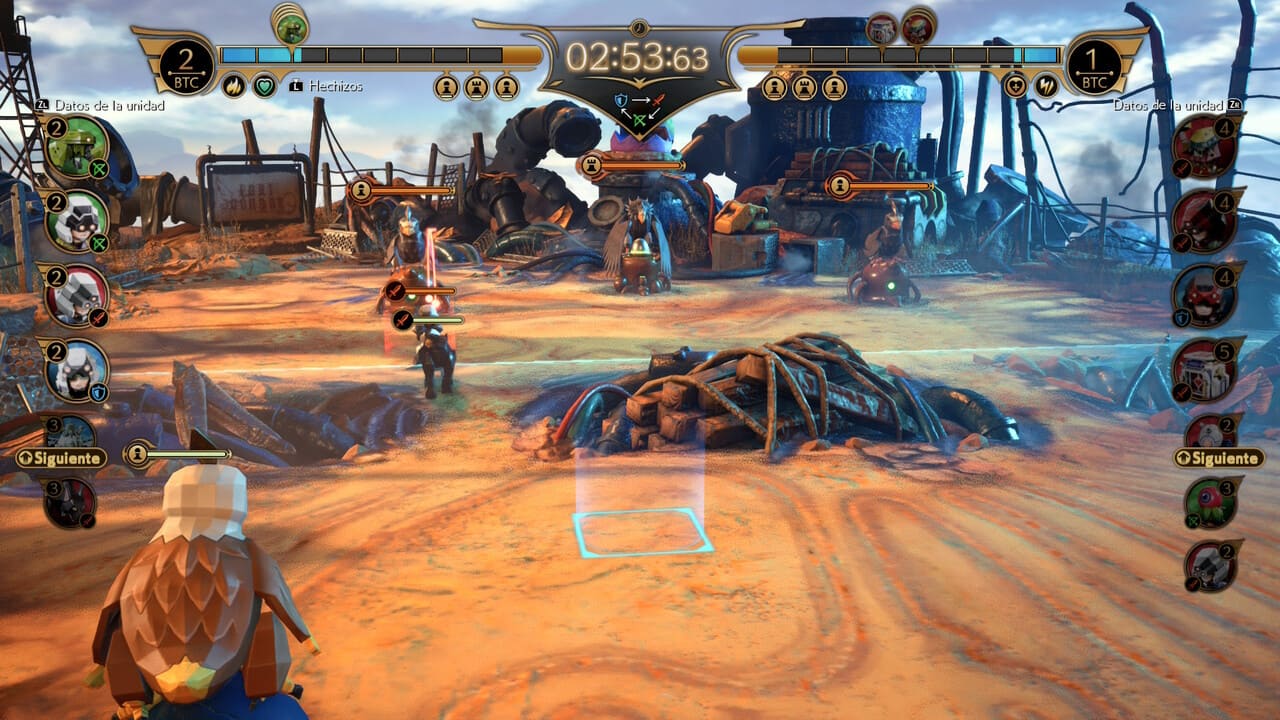This screenshot has width=1280, height=720.
Task: Select the white-haired unit with shield badge
Action: tap(76, 370)
